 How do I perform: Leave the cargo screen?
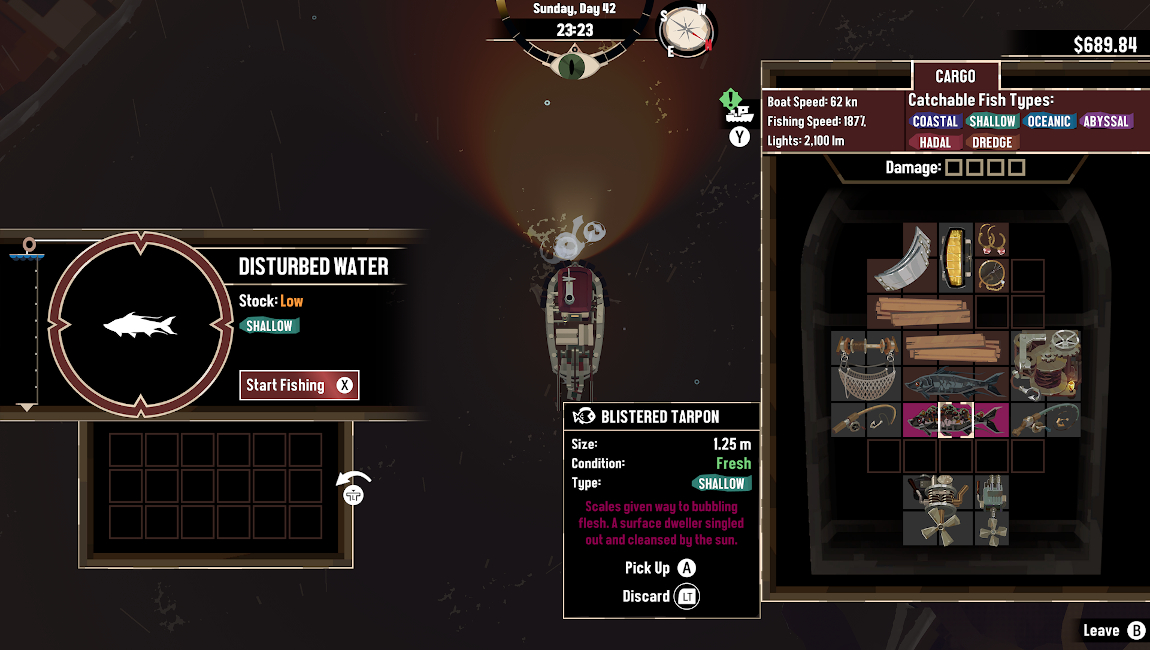pyautogui.click(x=1114, y=630)
